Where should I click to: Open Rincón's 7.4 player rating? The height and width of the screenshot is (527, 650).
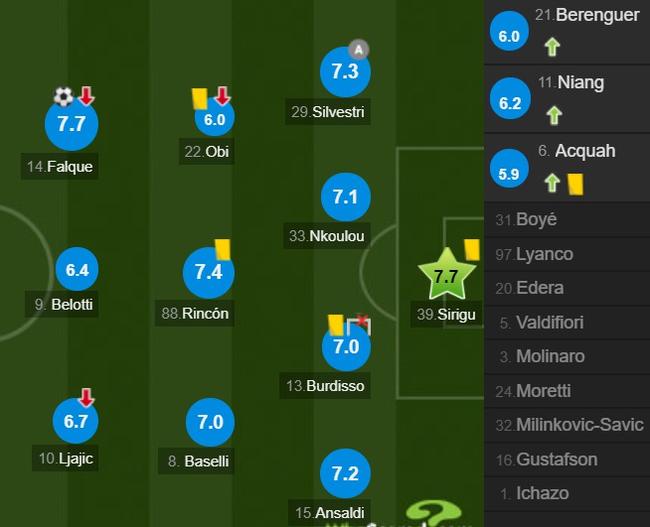pos(209,271)
